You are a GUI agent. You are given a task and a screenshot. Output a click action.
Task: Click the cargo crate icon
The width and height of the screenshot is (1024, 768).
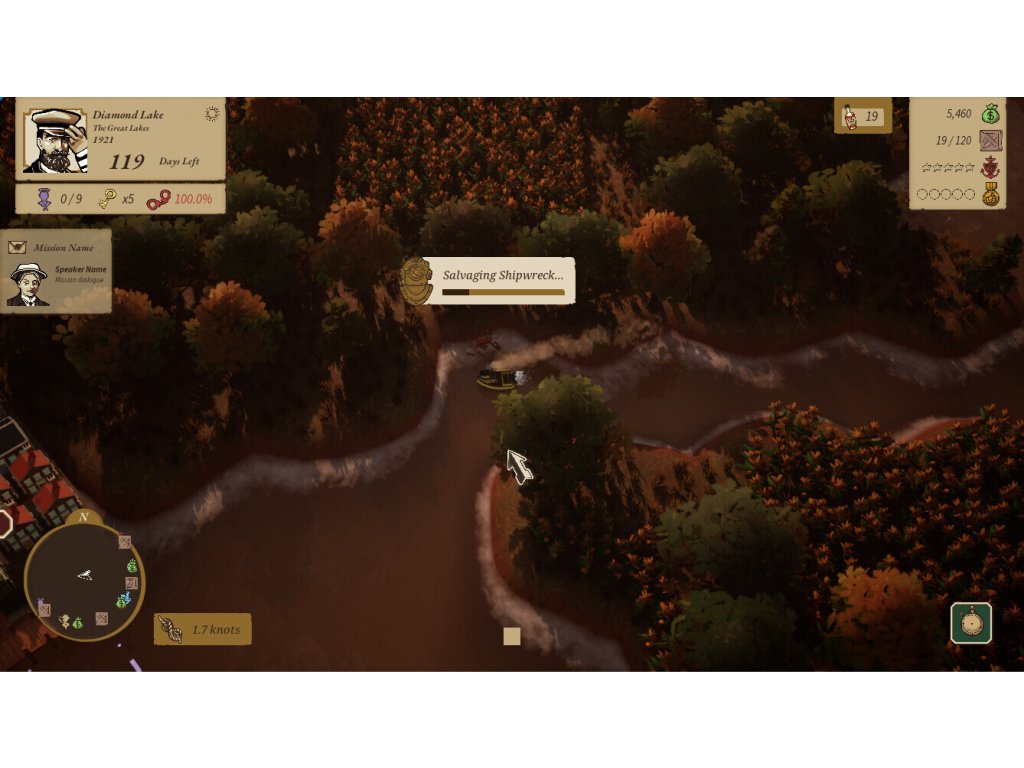pos(990,140)
